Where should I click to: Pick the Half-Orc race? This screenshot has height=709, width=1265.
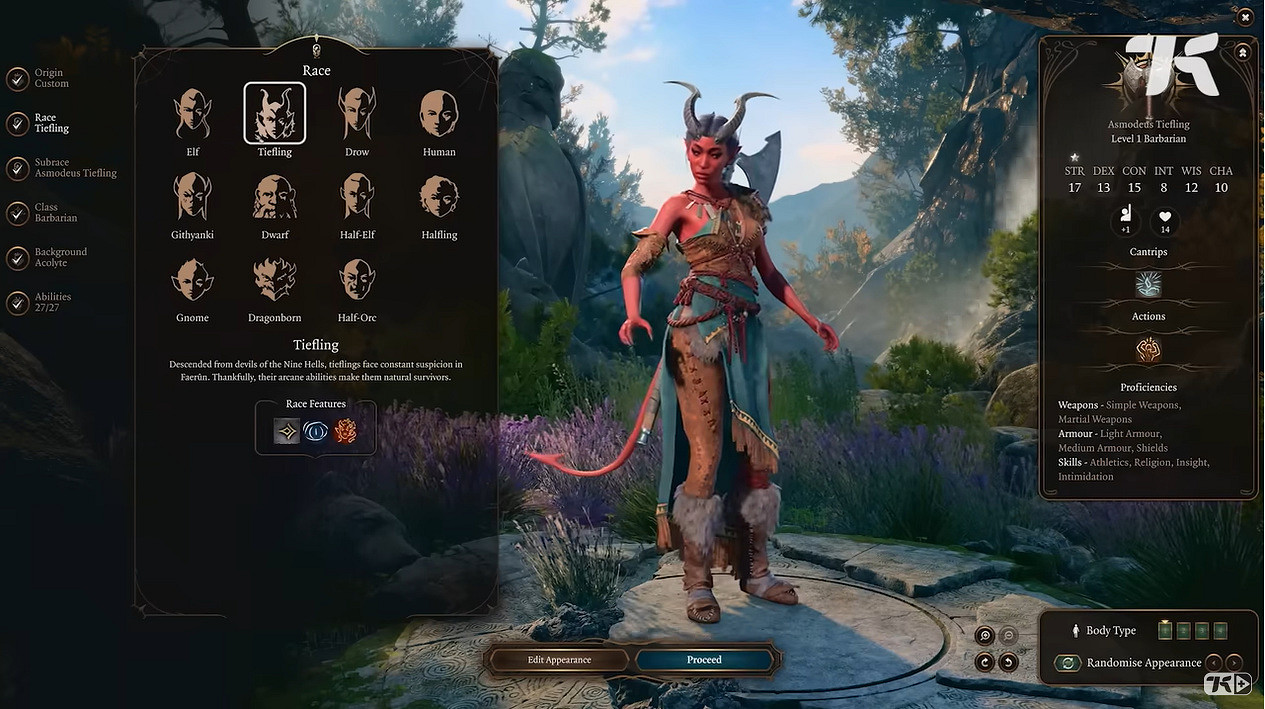[x=357, y=279]
